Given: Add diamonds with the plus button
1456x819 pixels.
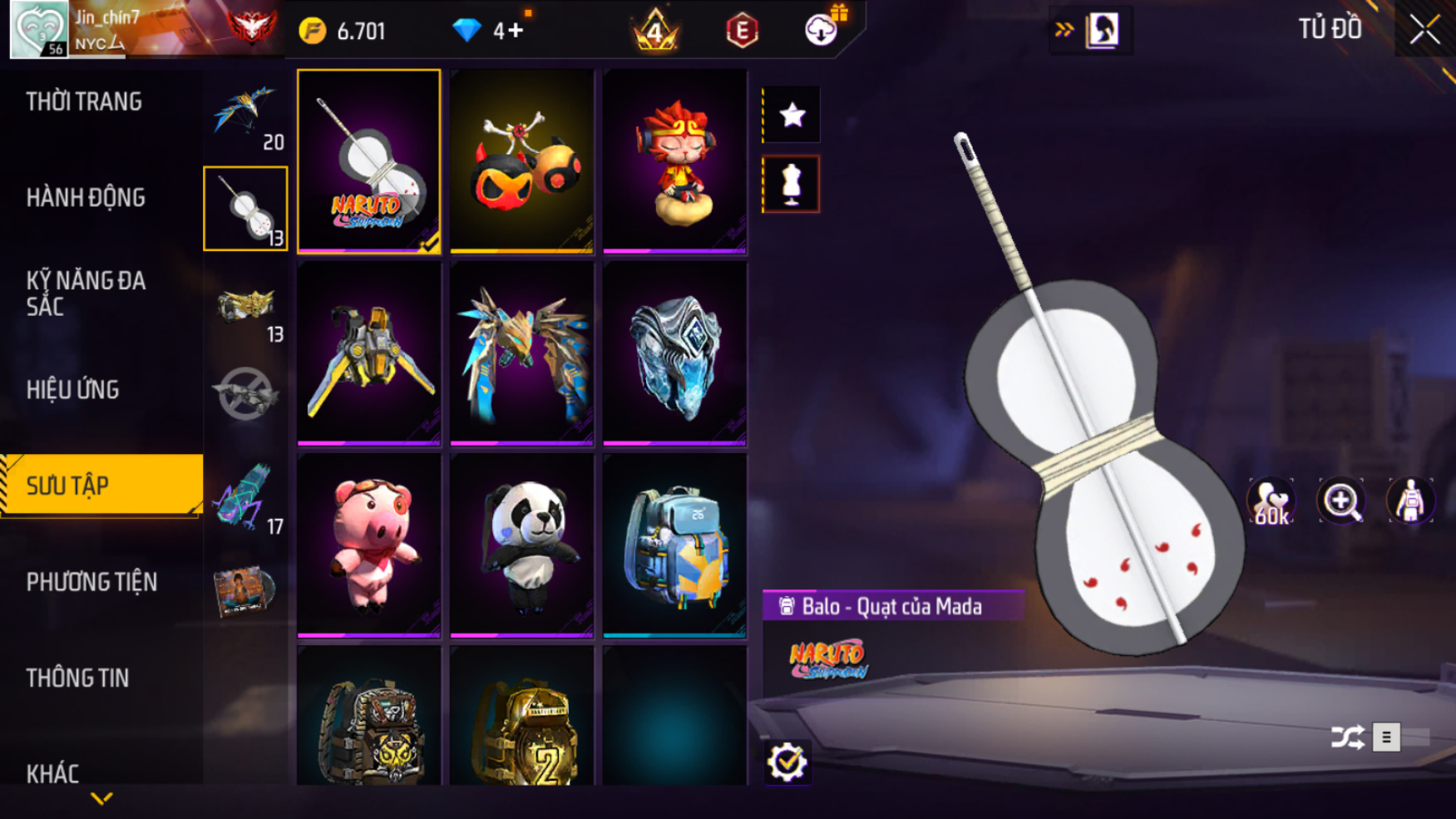Looking at the screenshot, I should point(516,31).
